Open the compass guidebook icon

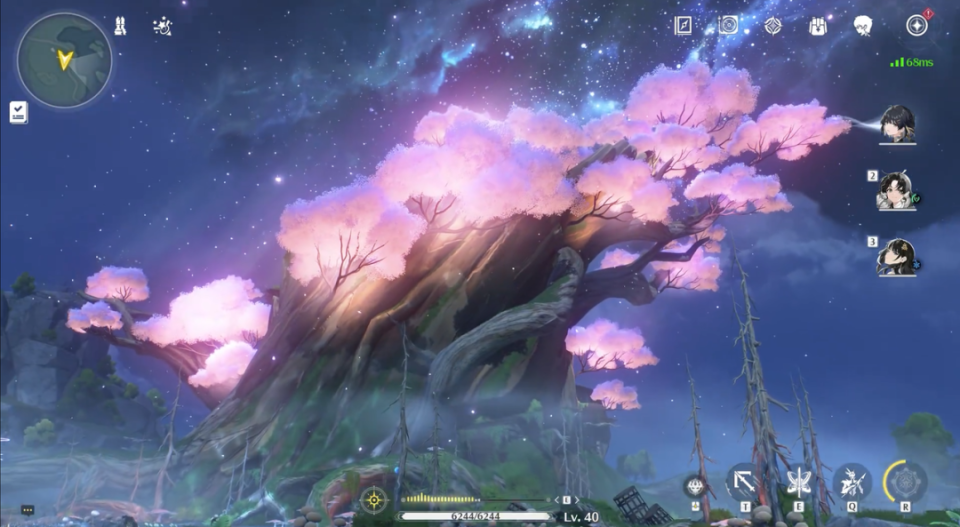pos(683,26)
